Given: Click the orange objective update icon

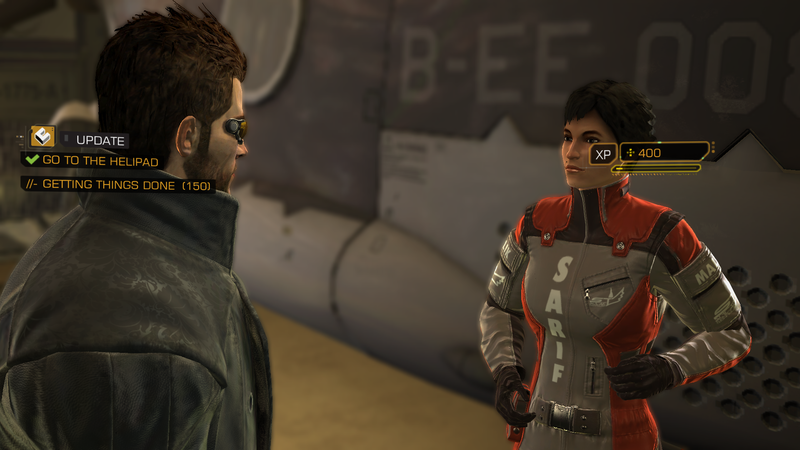Looking at the screenshot, I should [x=42, y=137].
